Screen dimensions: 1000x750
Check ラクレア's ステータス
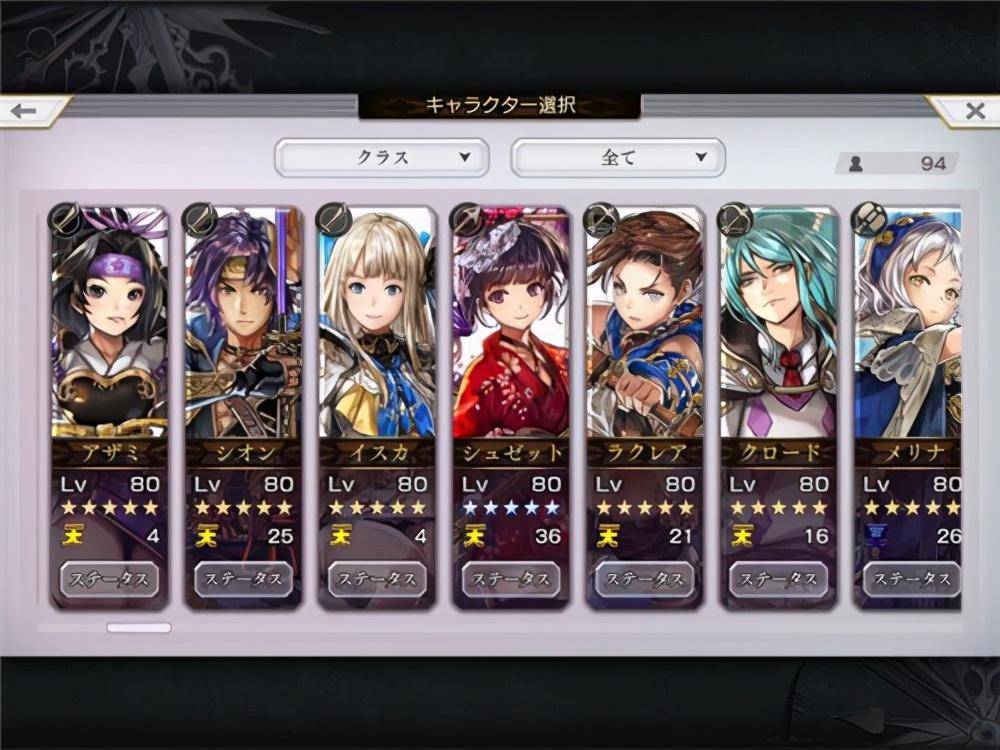pos(645,579)
